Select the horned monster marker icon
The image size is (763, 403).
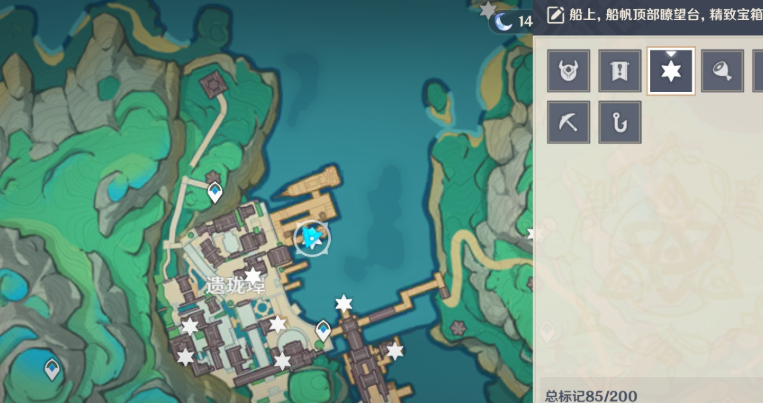click(568, 72)
